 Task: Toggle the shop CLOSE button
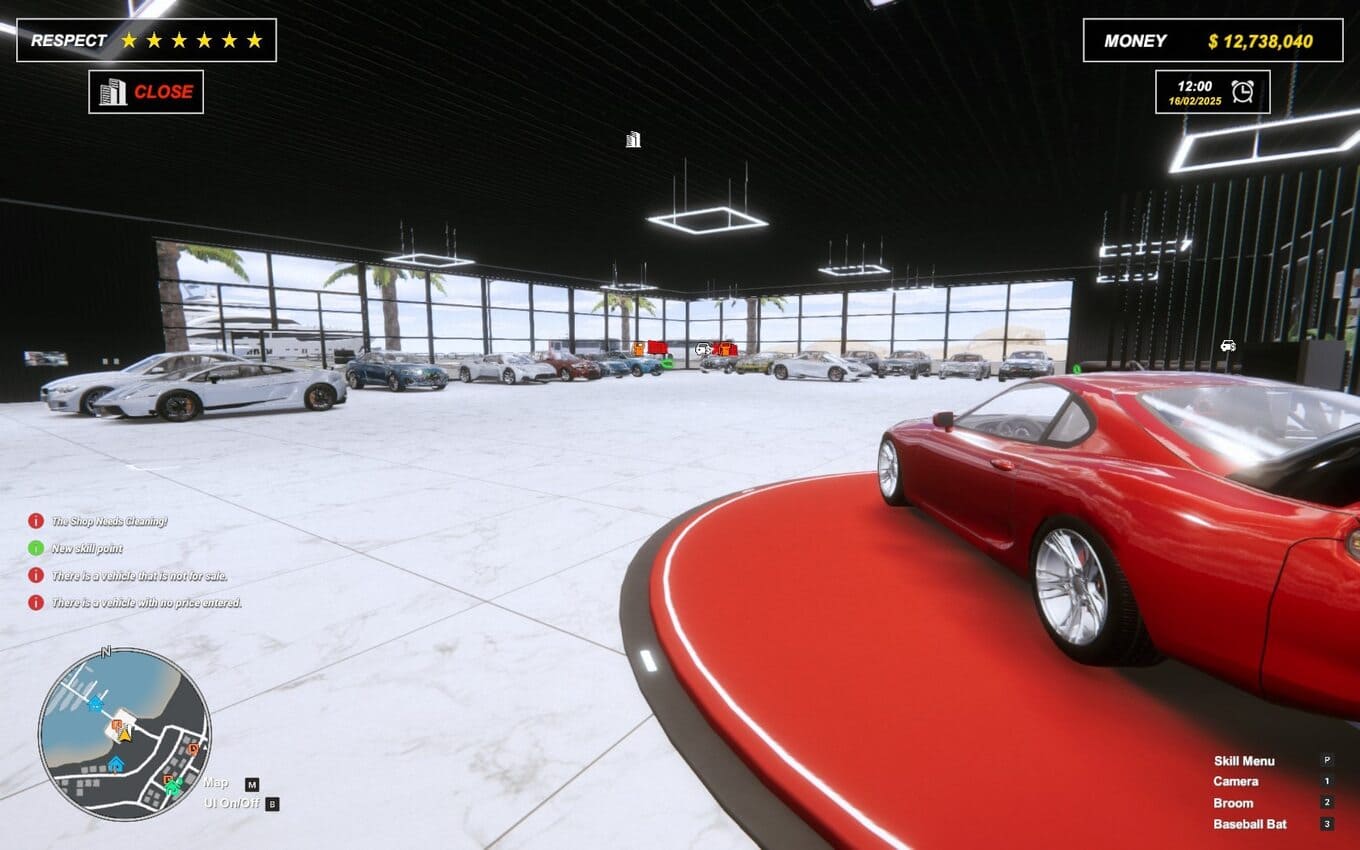[x=146, y=92]
